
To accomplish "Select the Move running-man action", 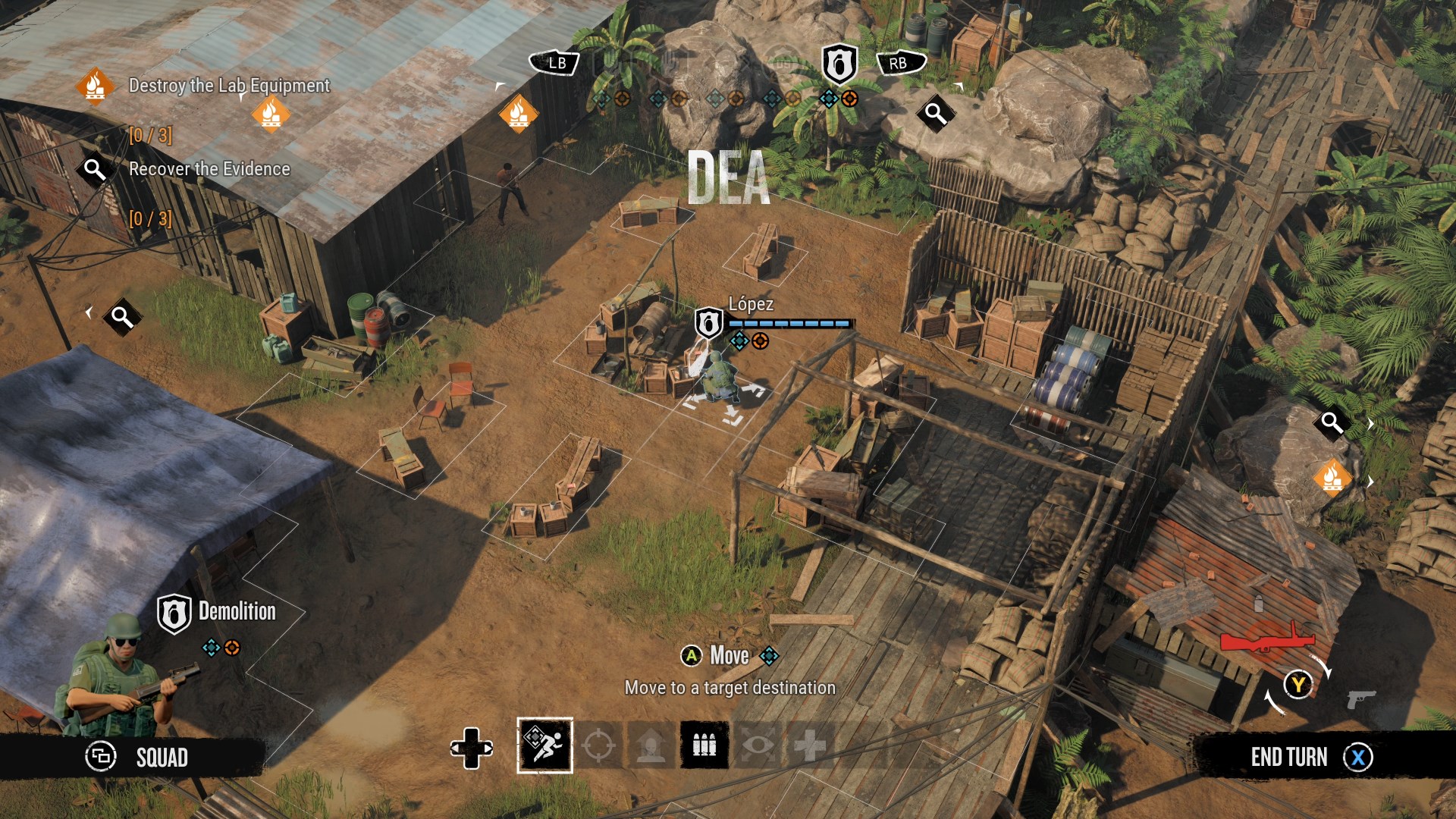I will (544, 745).
